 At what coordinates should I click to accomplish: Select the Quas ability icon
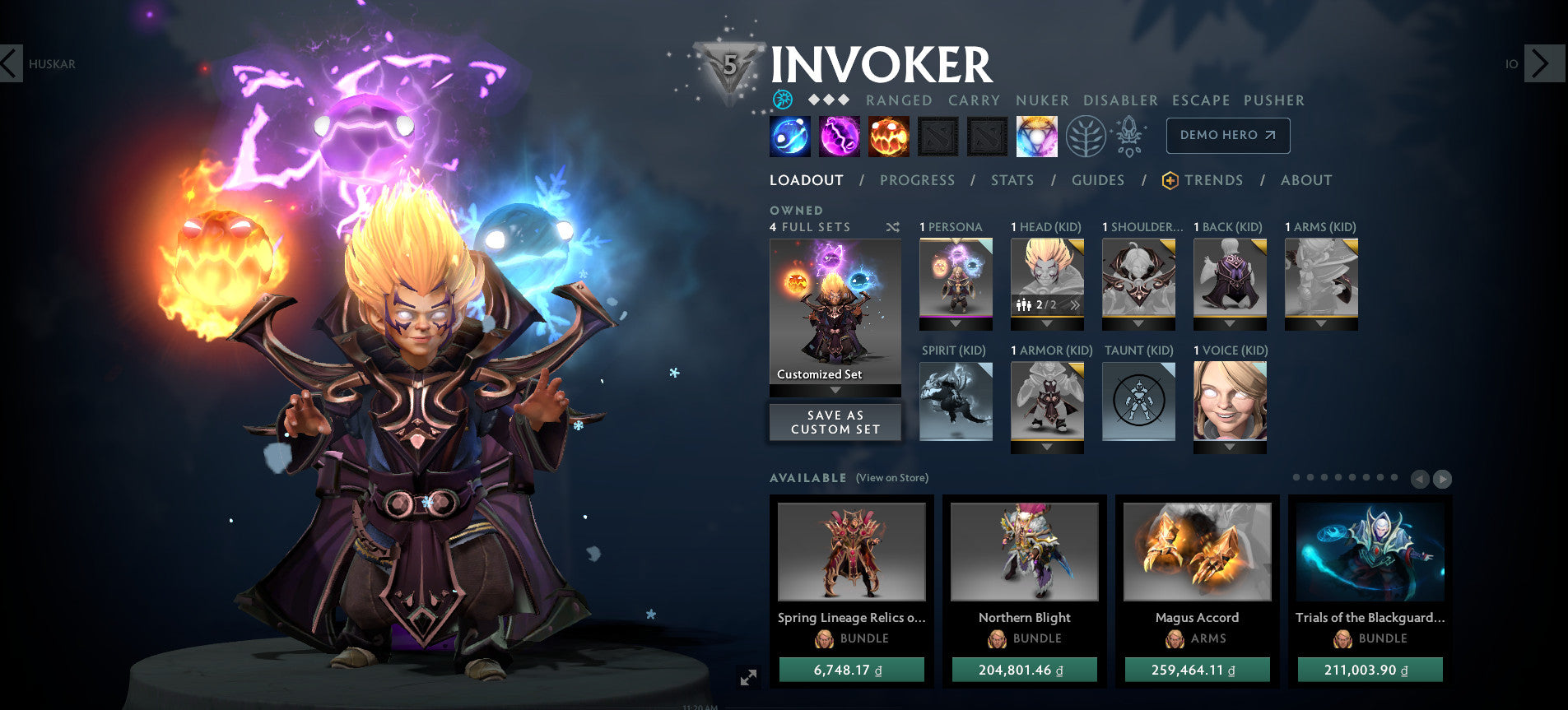point(789,136)
